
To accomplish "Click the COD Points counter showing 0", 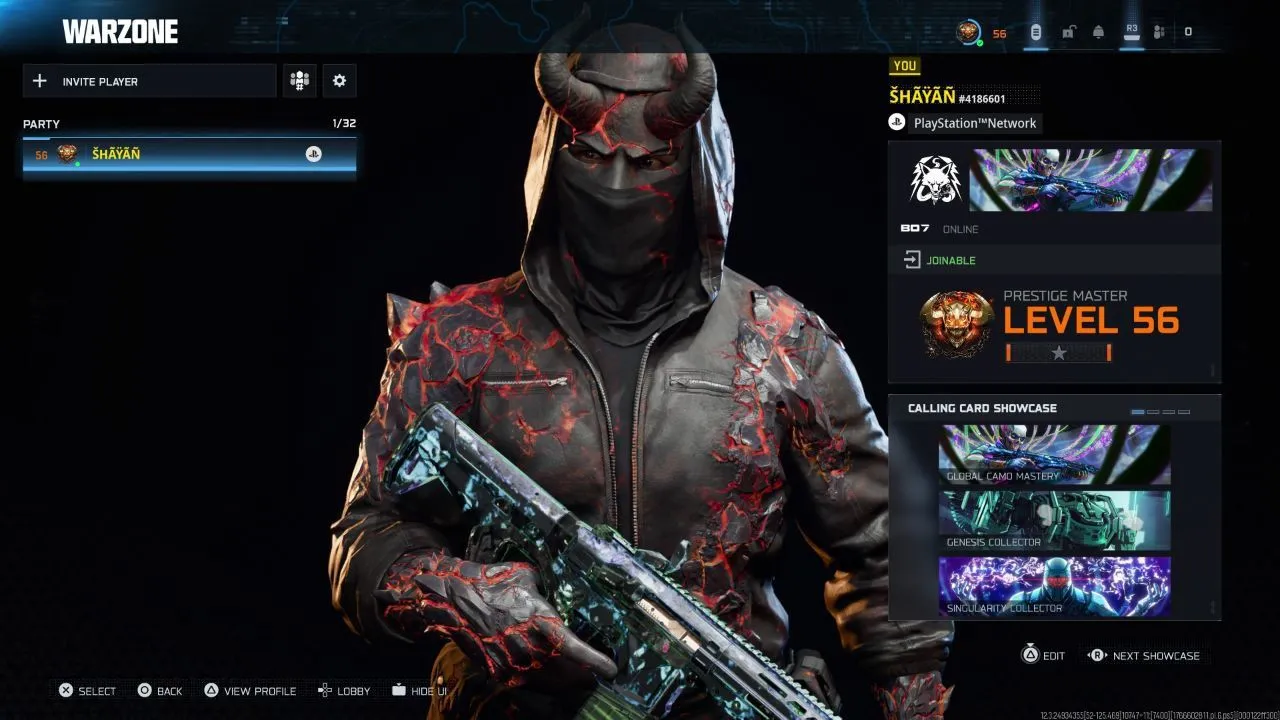I will (x=1188, y=31).
